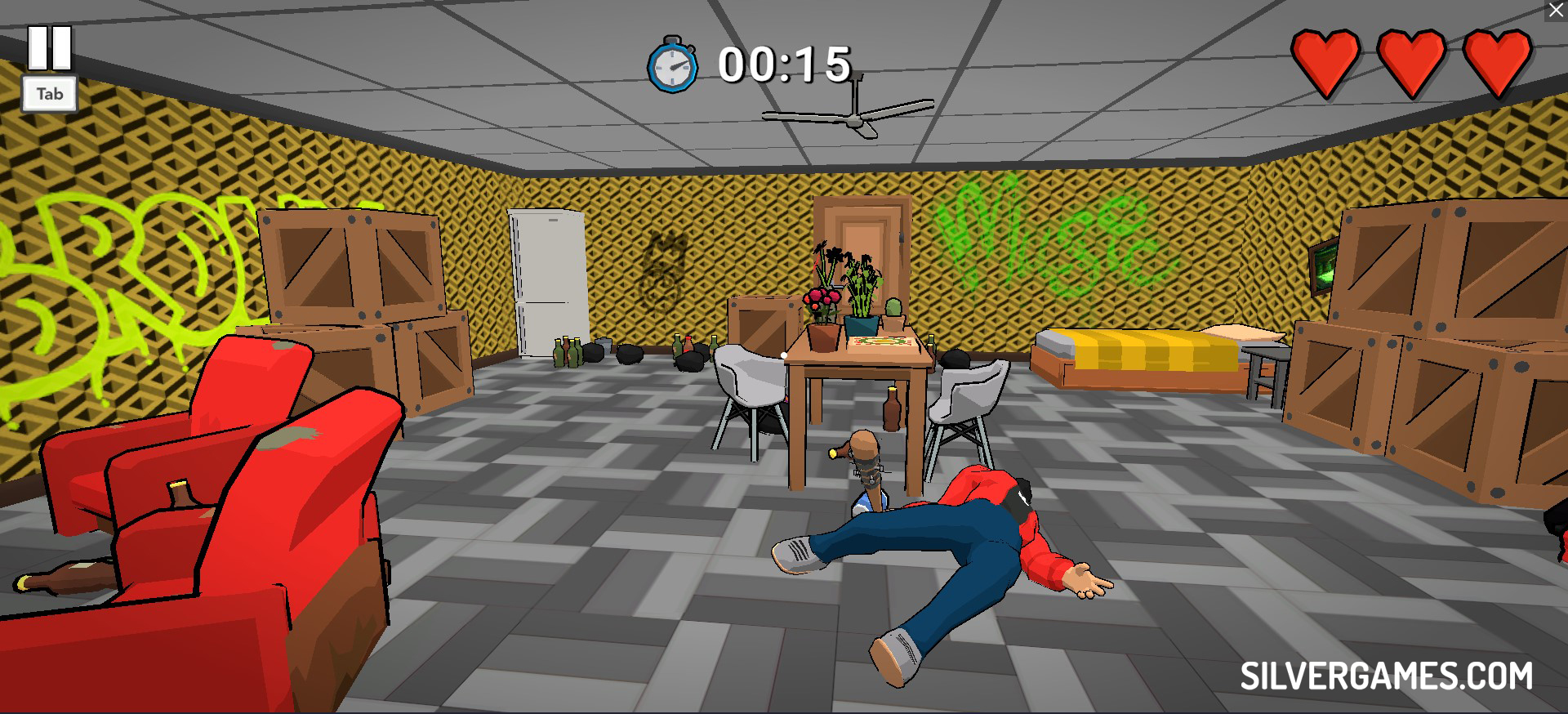Close the game overlay with the X

click(x=1556, y=11)
